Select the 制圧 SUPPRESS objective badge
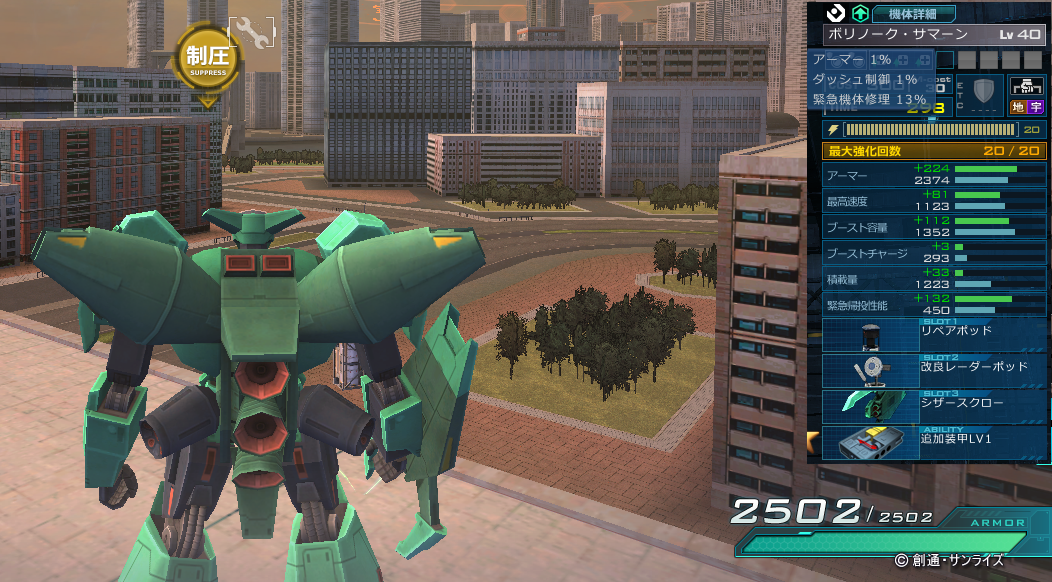 point(207,58)
